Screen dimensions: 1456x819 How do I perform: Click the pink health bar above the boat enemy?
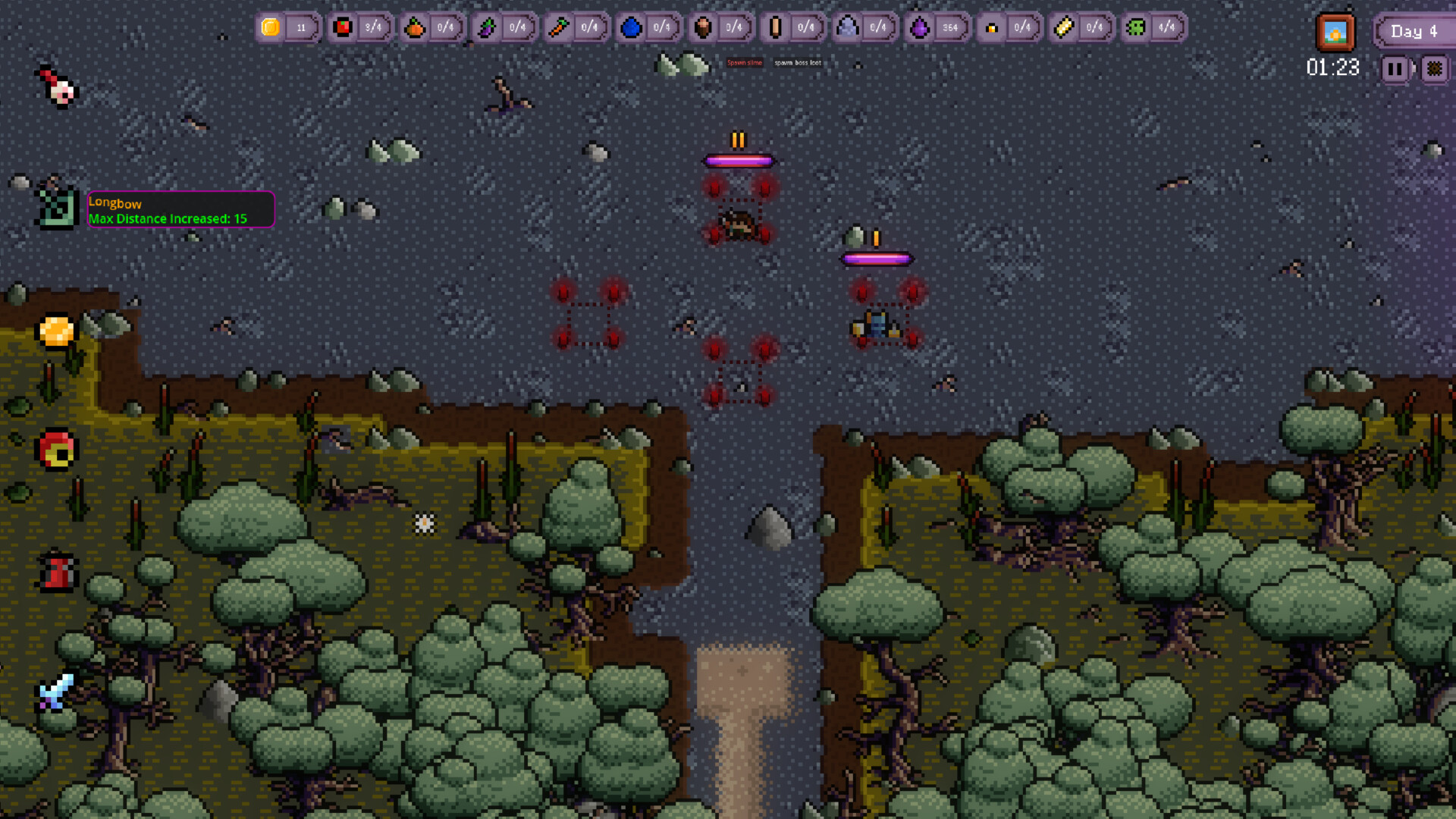[x=878, y=258]
